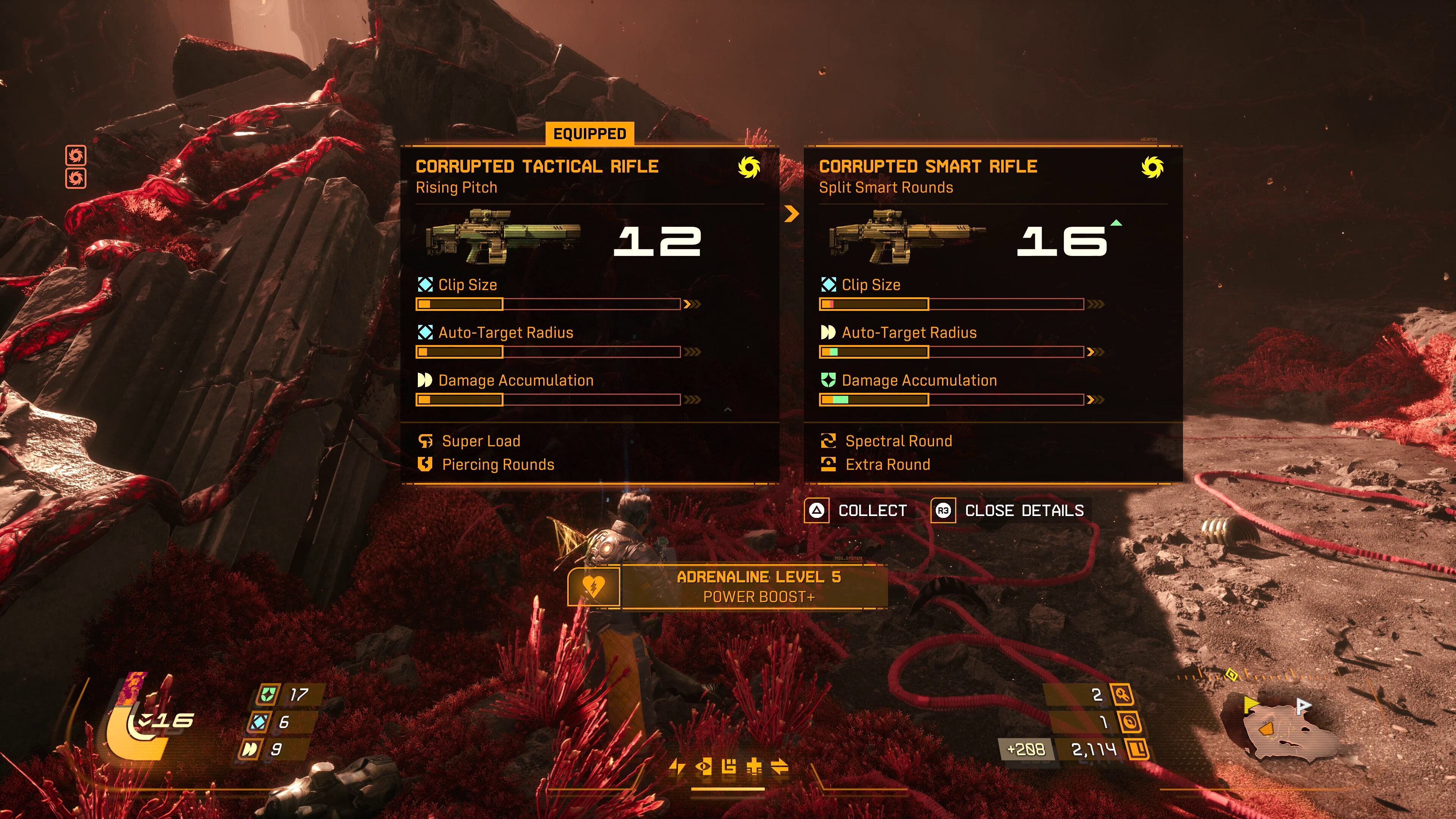The height and width of the screenshot is (819, 1456).
Task: Select the Extra Round trait row
Action: [x=887, y=464]
